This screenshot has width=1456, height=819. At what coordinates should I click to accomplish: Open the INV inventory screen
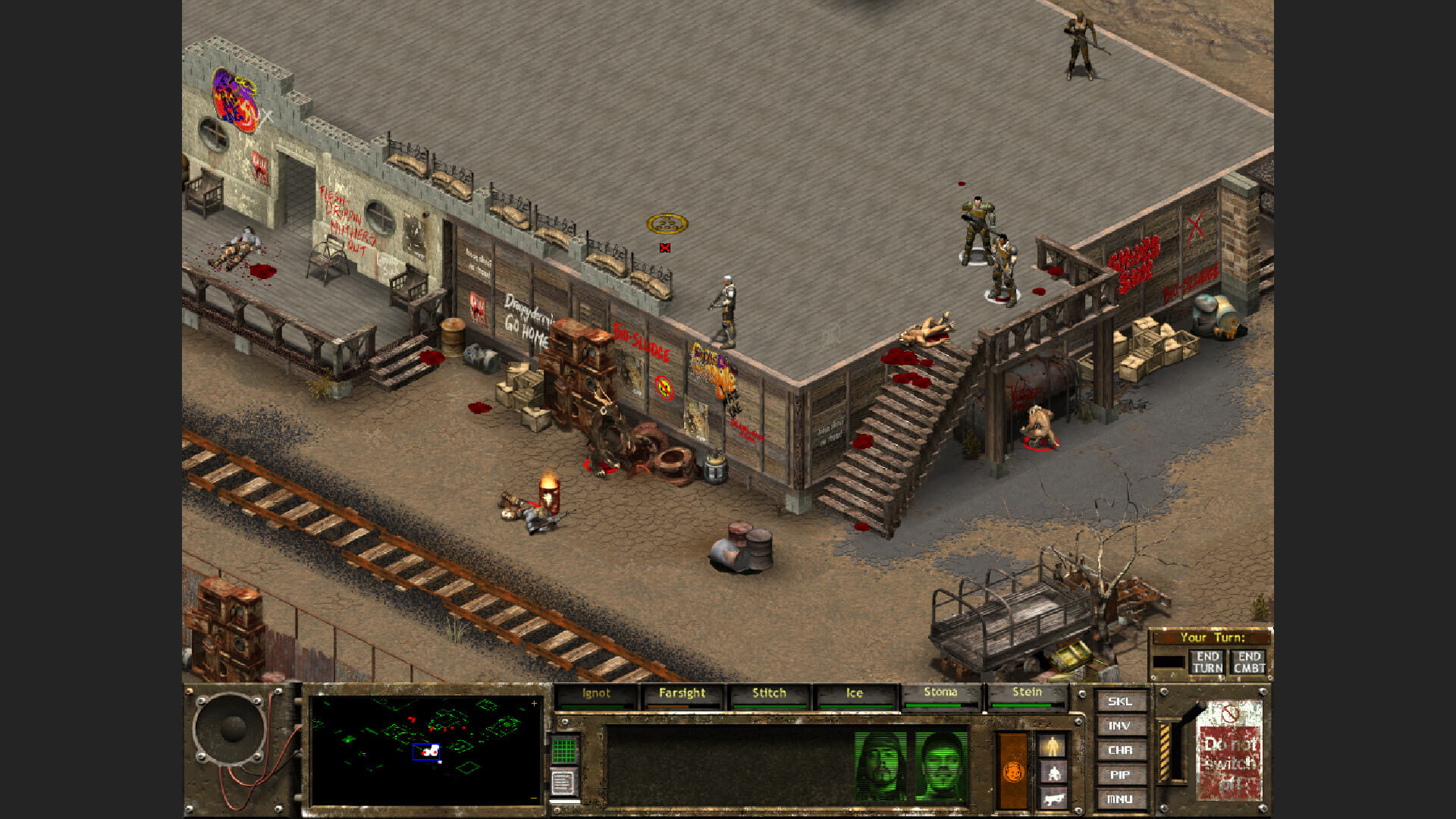(x=1120, y=726)
